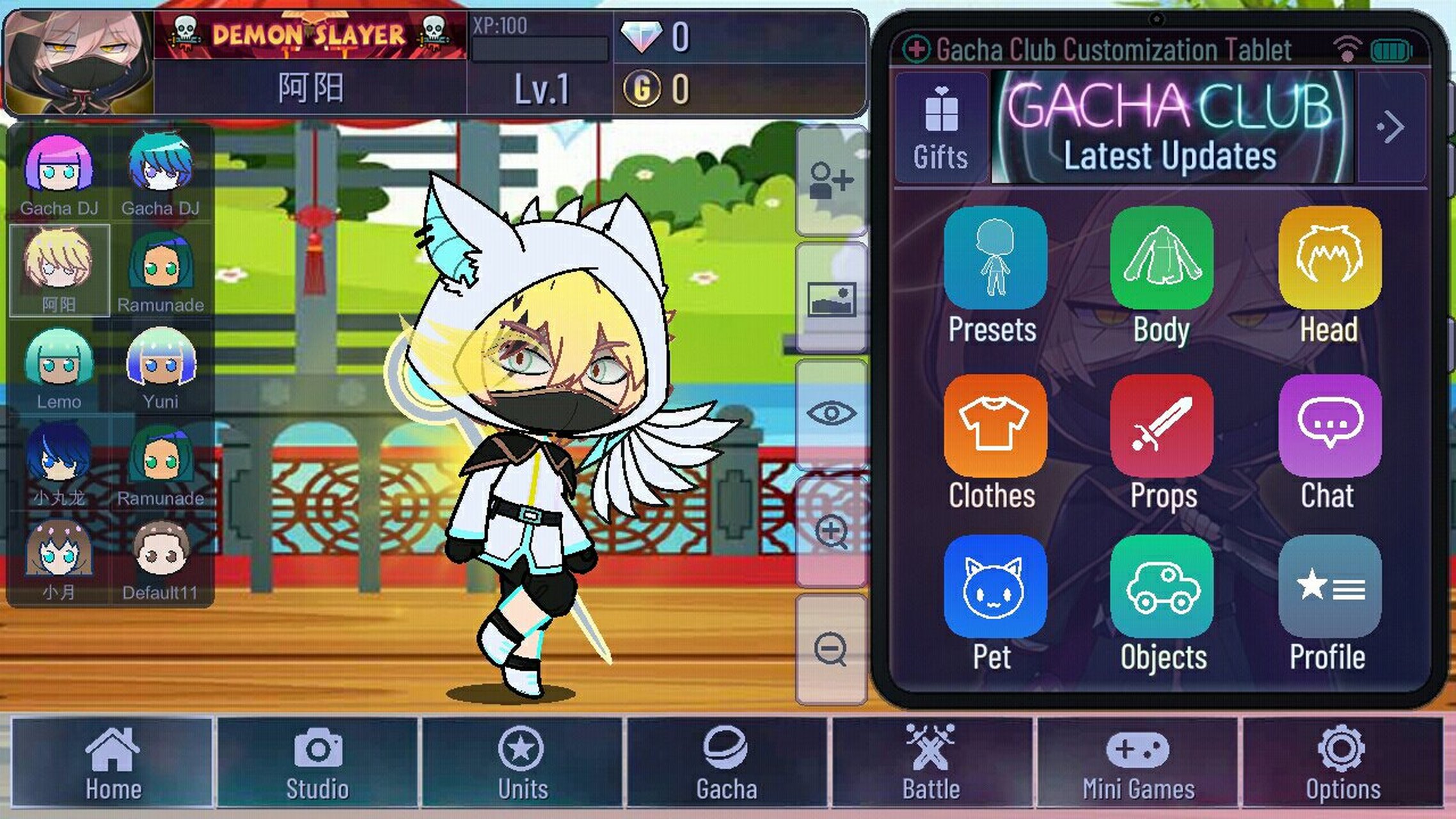Toggle the eye visibility button

point(831,413)
